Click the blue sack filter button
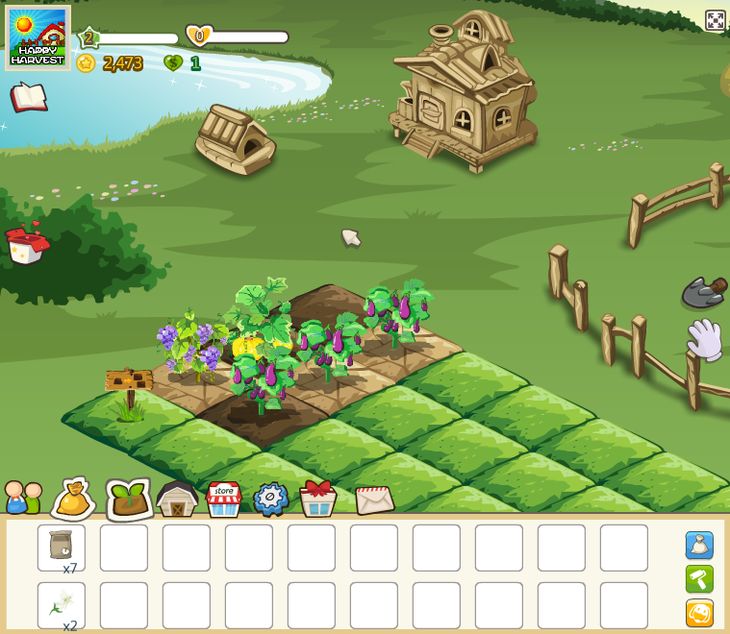Screen dimensions: 730x634 [x=699, y=545]
